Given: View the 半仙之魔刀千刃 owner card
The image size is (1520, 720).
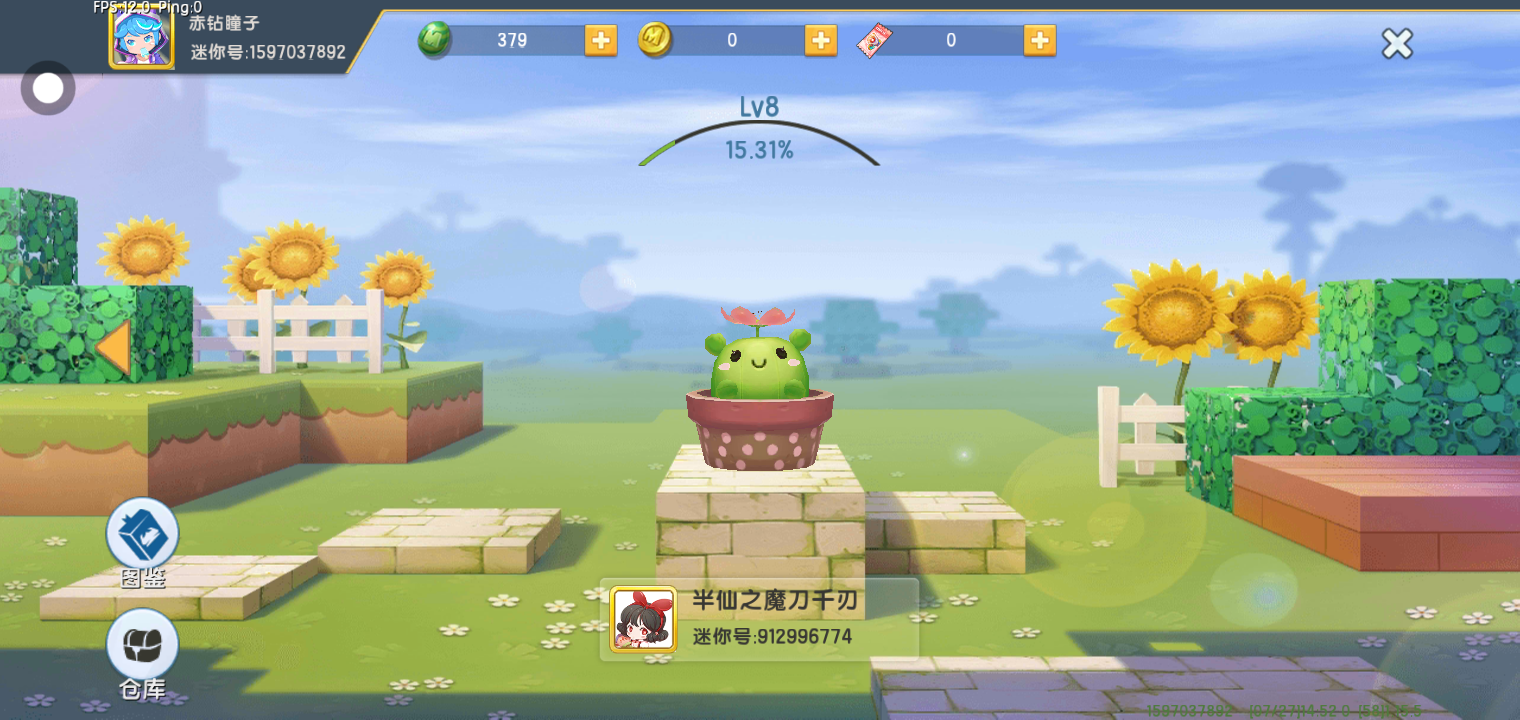Looking at the screenshot, I should pos(758,619).
